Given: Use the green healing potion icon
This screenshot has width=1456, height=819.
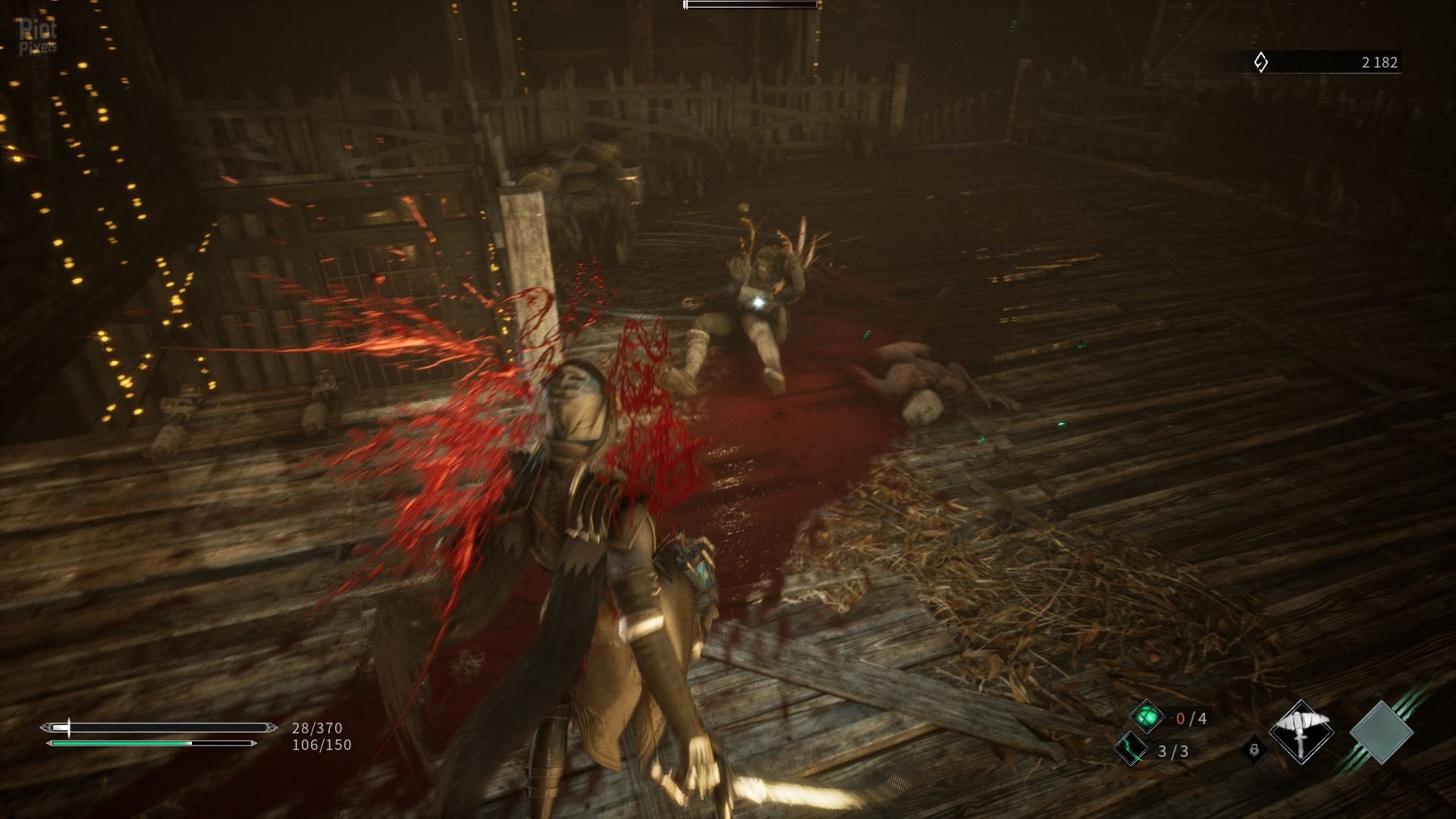Looking at the screenshot, I should pyautogui.click(x=1147, y=717).
